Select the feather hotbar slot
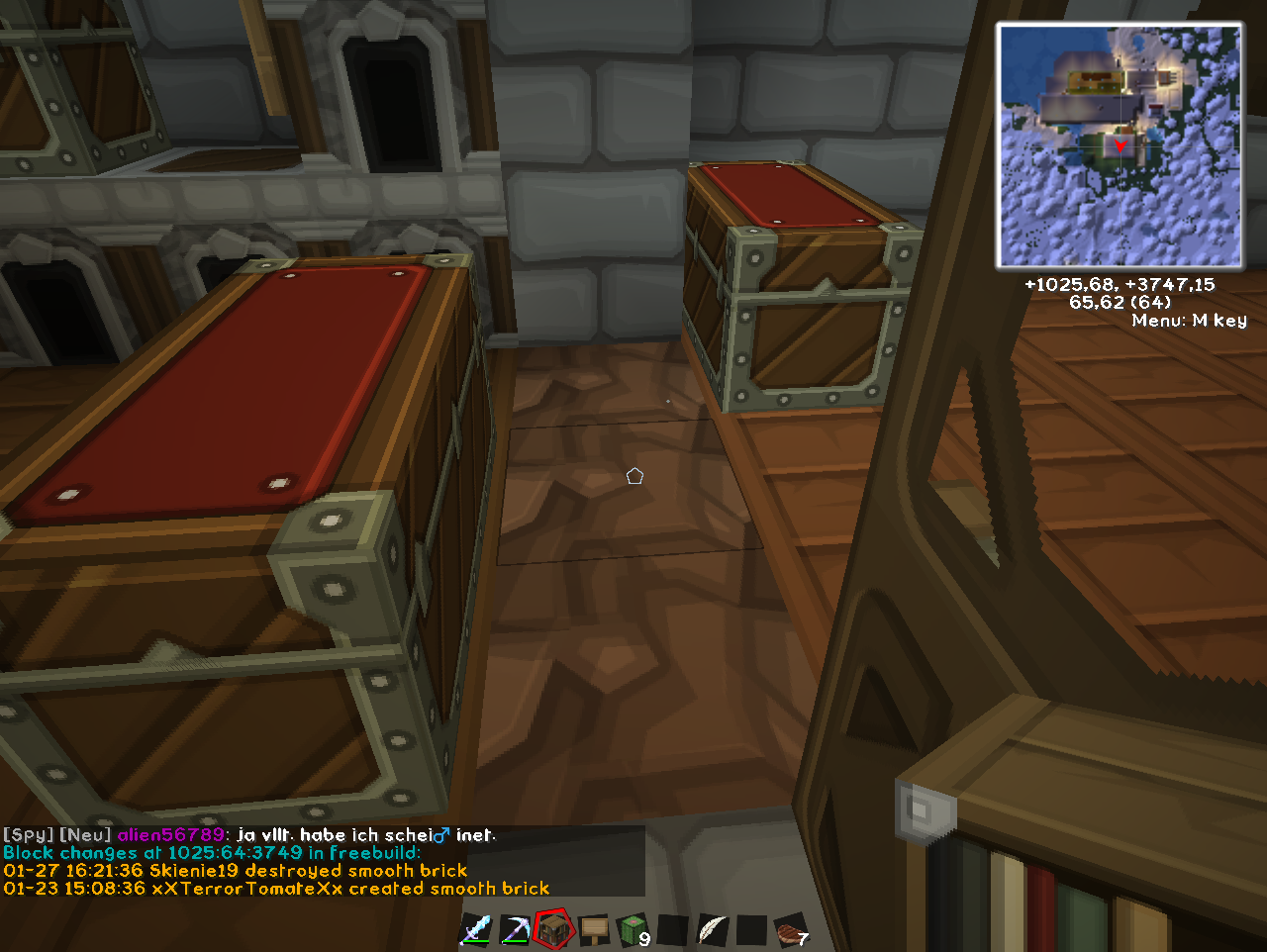 712,930
